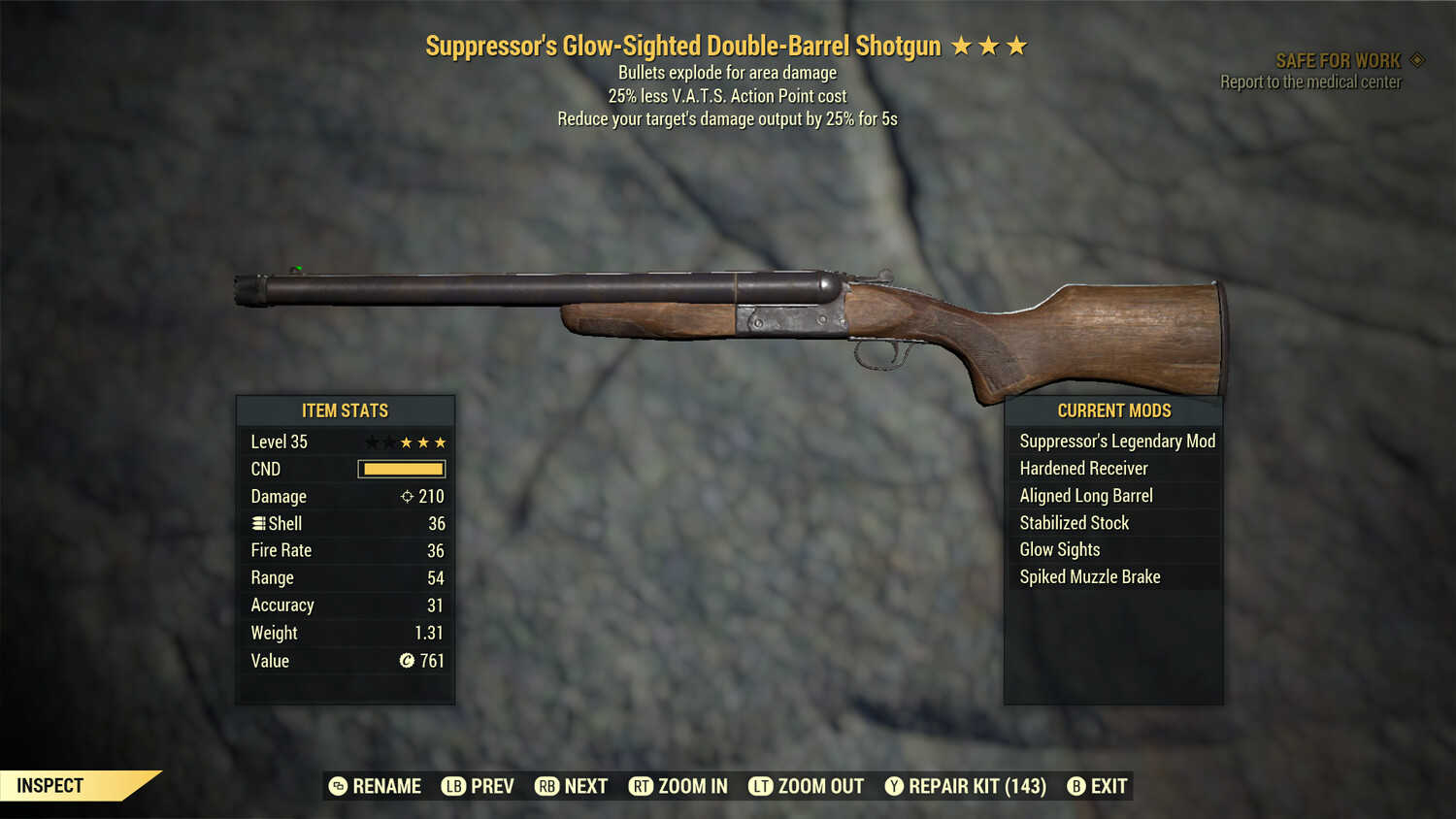
Task: Click the yellow CND condition bar
Action: (x=401, y=469)
